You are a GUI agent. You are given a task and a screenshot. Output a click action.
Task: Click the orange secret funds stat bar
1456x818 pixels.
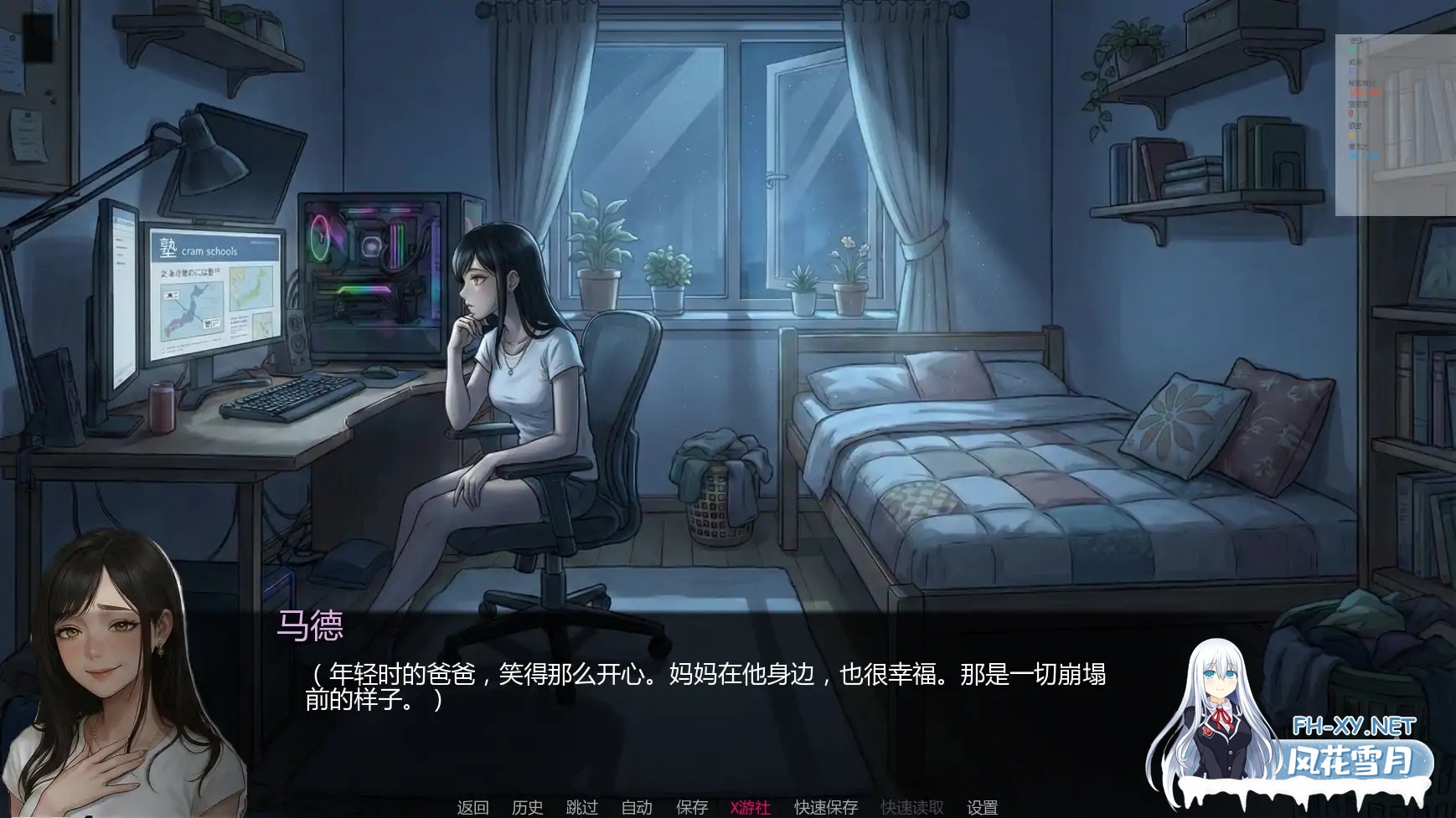[1364, 93]
